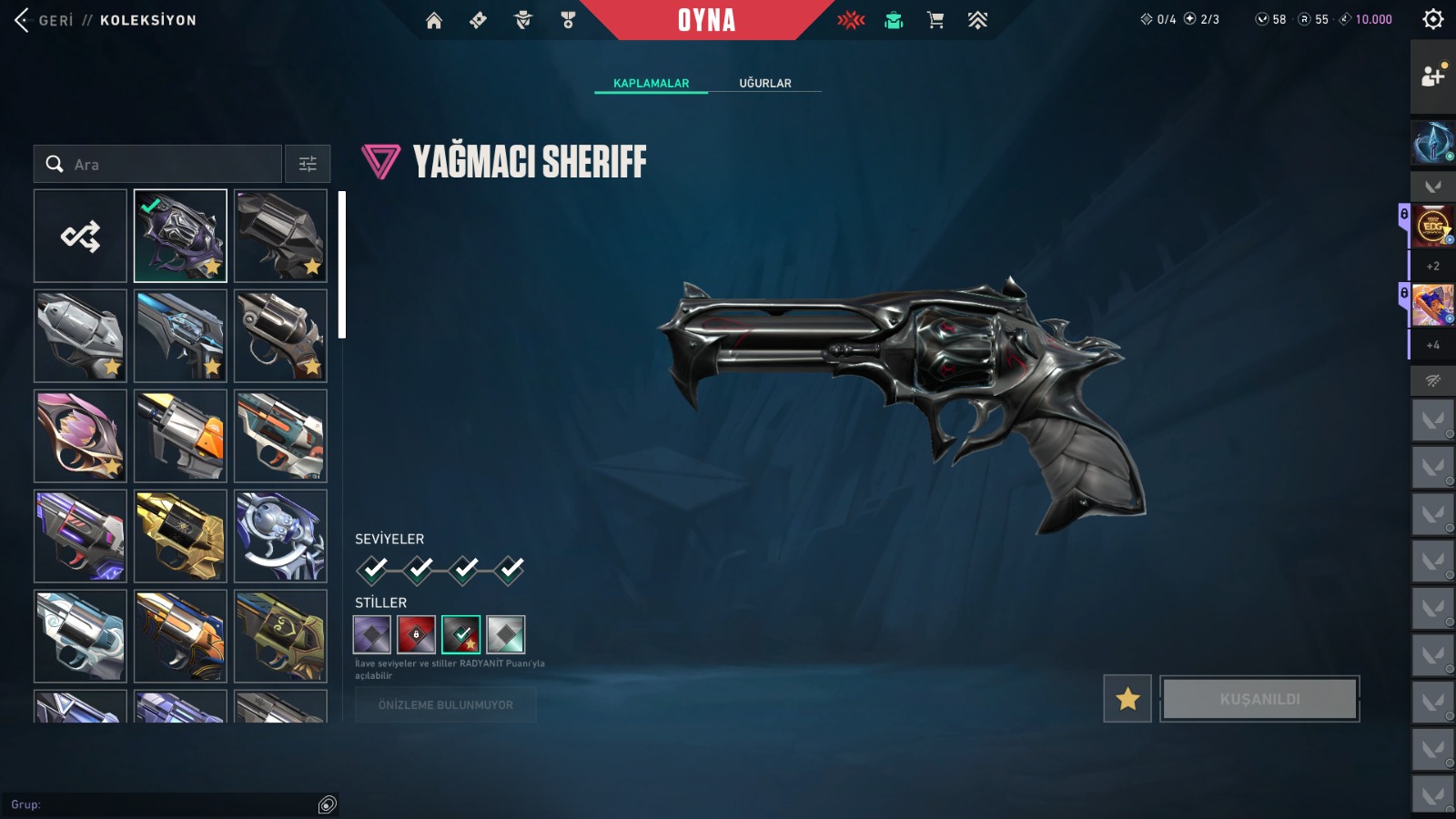Image resolution: width=1456 pixels, height=819 pixels.
Task: Select the first level checkmark node
Action: pyautogui.click(x=373, y=570)
